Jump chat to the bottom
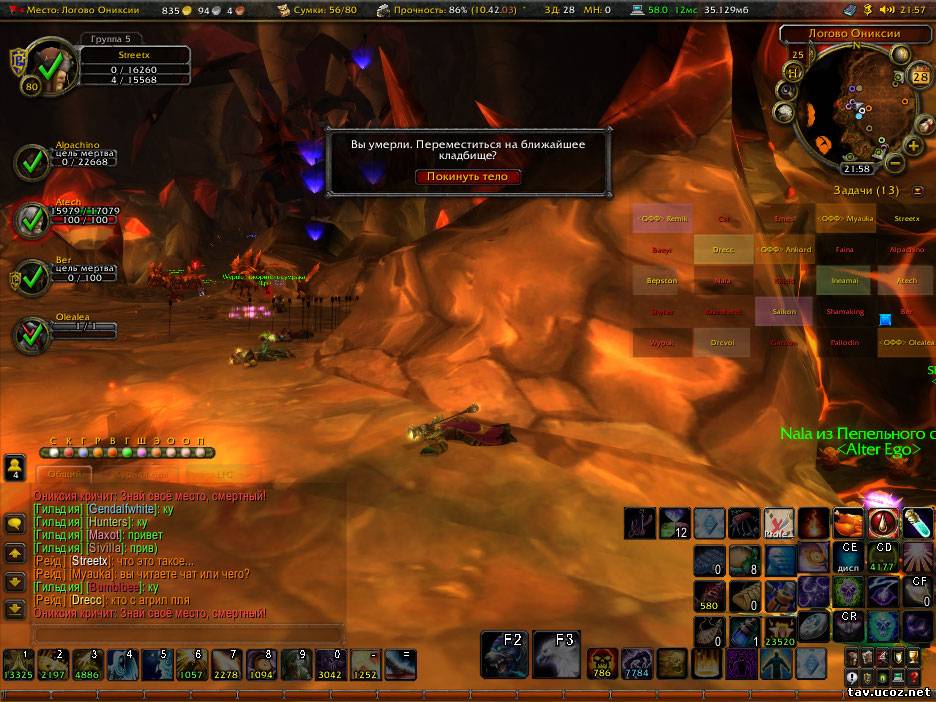 pyautogui.click(x=15, y=609)
